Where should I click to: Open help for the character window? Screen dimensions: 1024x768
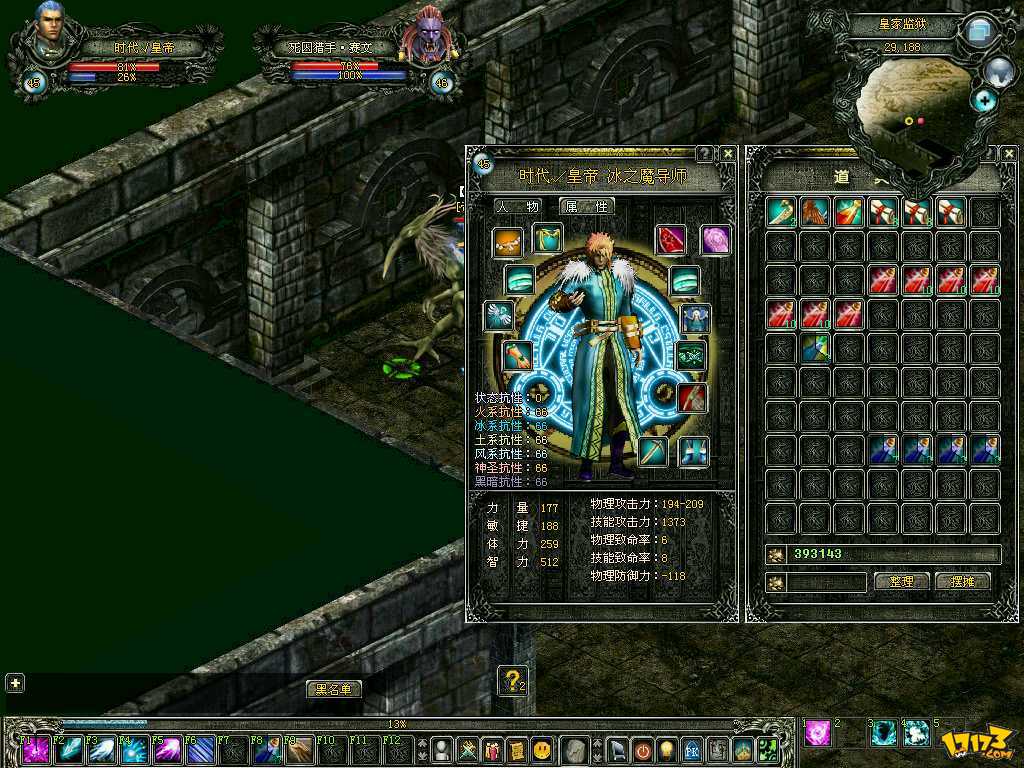[x=705, y=154]
